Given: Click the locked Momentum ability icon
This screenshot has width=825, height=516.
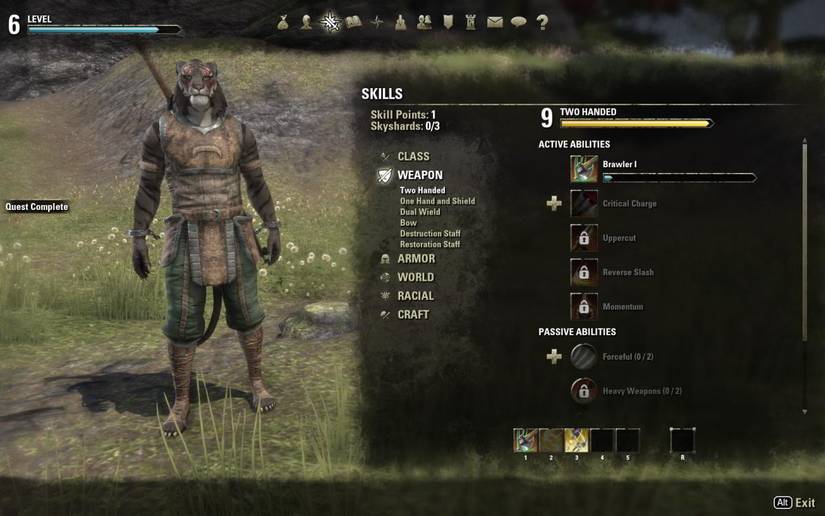Looking at the screenshot, I should 584,306.
